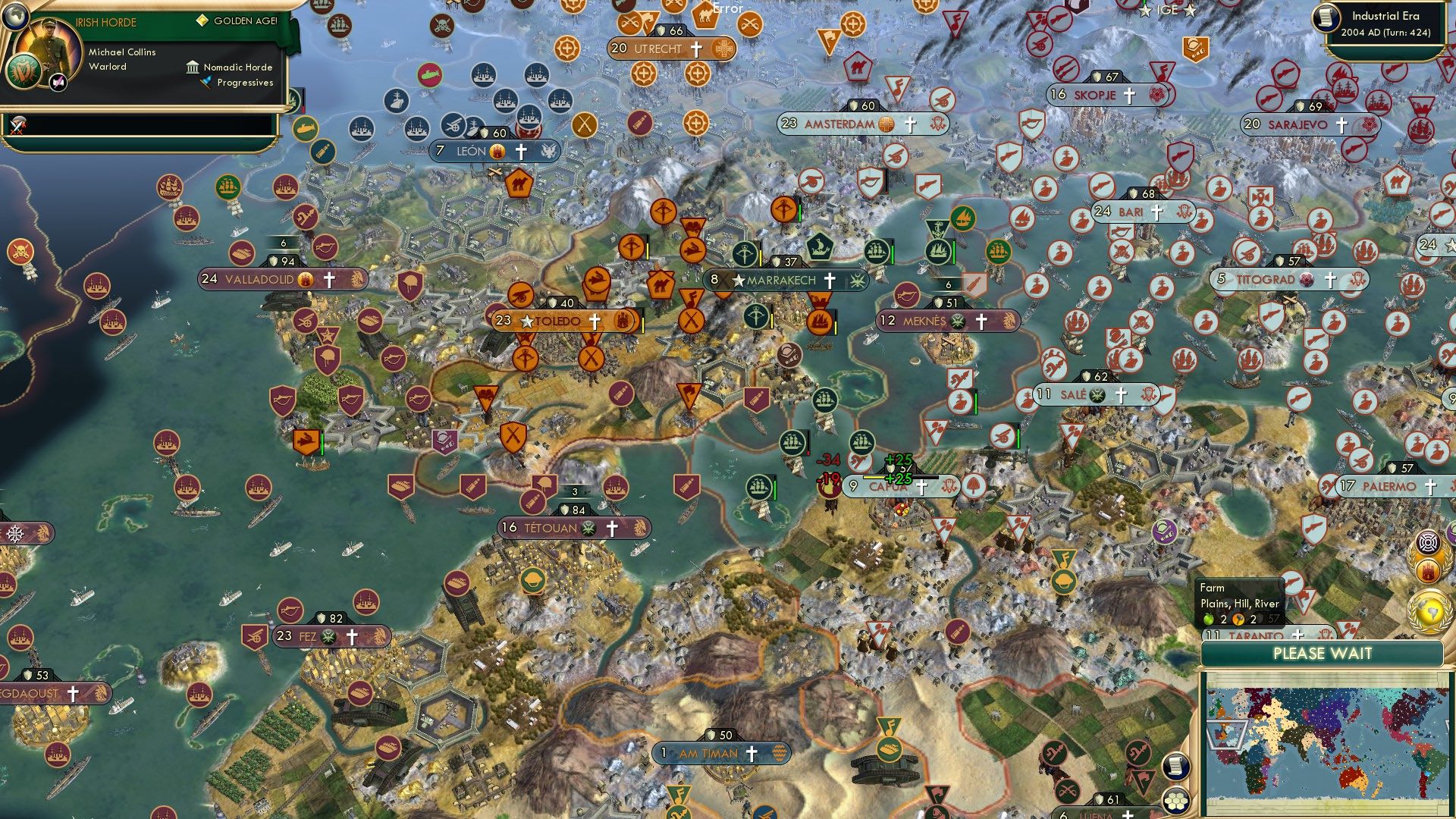The height and width of the screenshot is (819, 1456).
Task: Toggle the connected-city route icon on Toledo's banner
Action: [623, 322]
